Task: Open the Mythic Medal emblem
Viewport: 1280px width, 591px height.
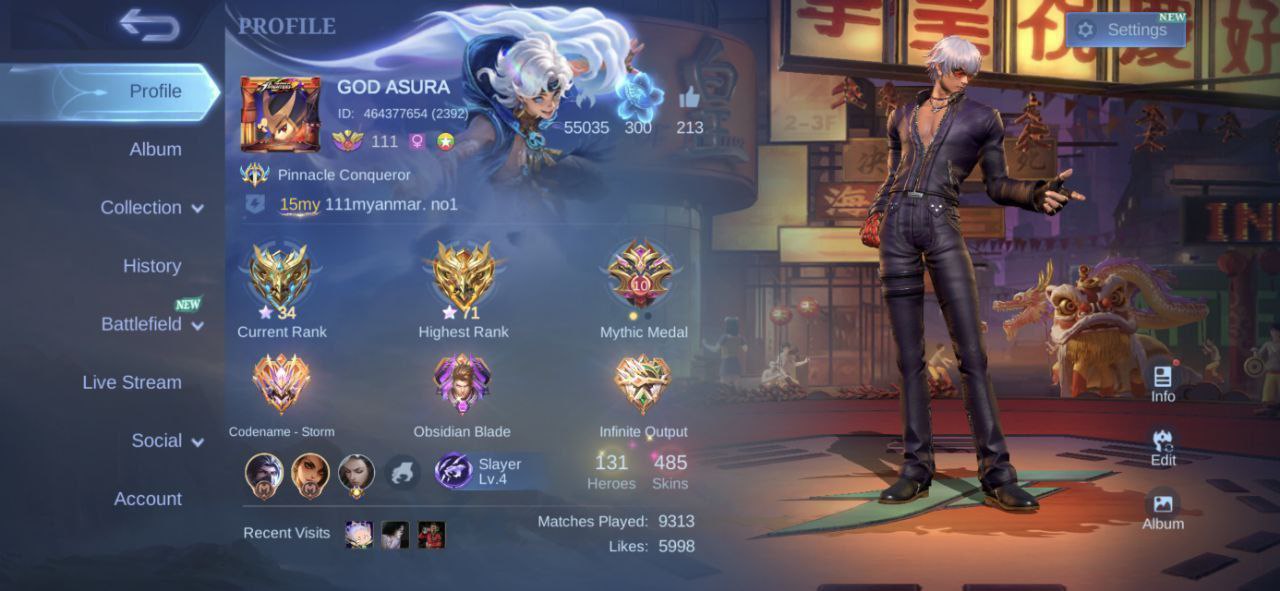Action: pos(642,274)
